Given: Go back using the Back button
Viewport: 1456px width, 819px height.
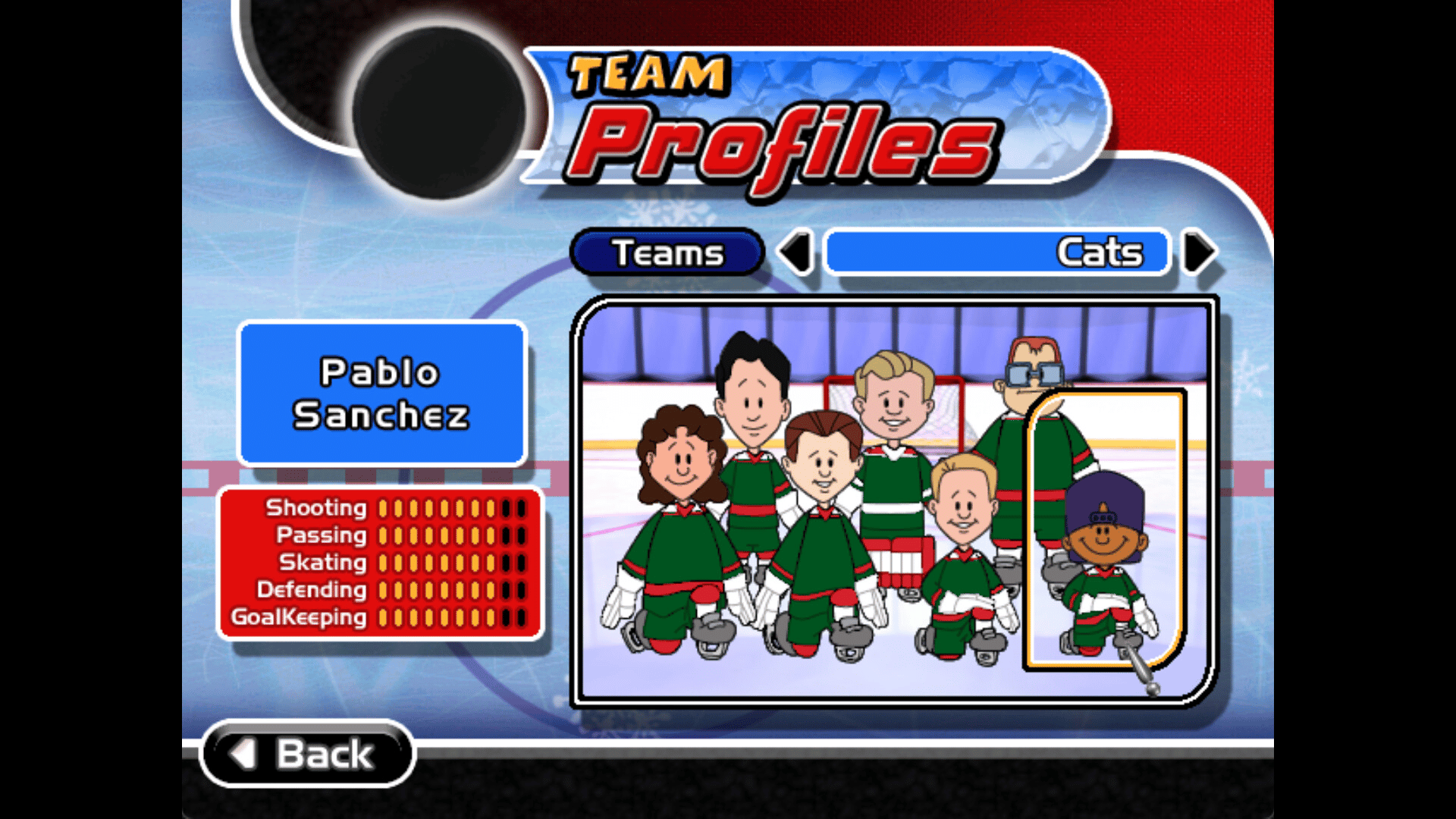Looking at the screenshot, I should [x=308, y=754].
